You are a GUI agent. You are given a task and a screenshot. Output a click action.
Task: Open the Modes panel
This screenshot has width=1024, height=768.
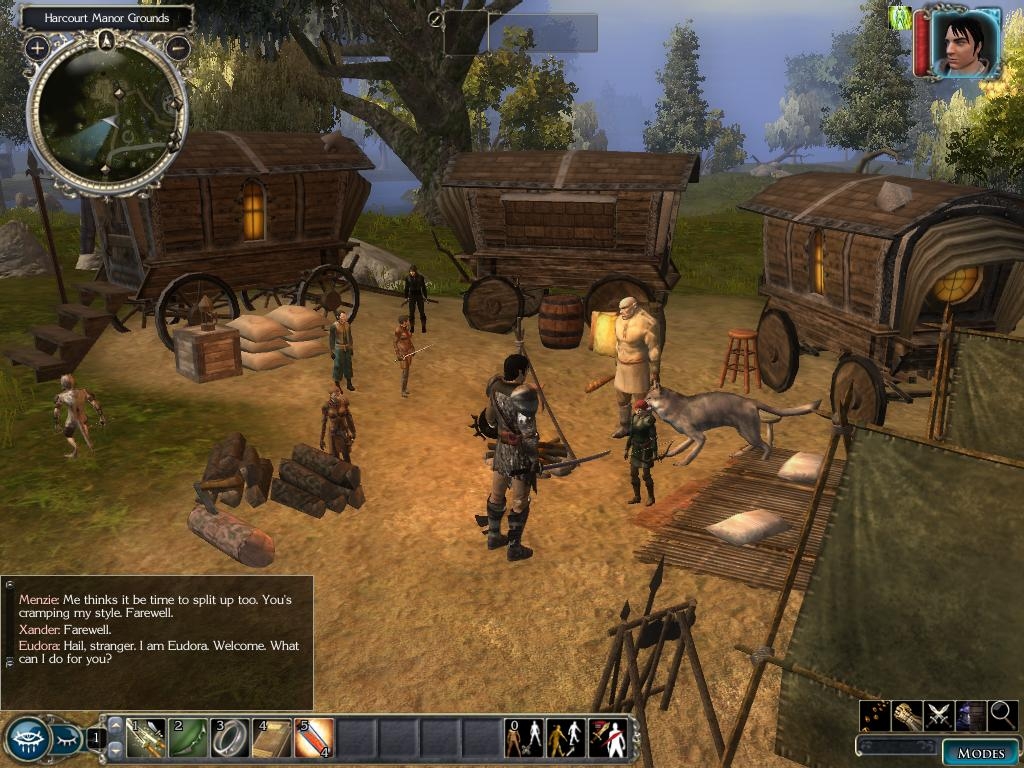[x=980, y=753]
